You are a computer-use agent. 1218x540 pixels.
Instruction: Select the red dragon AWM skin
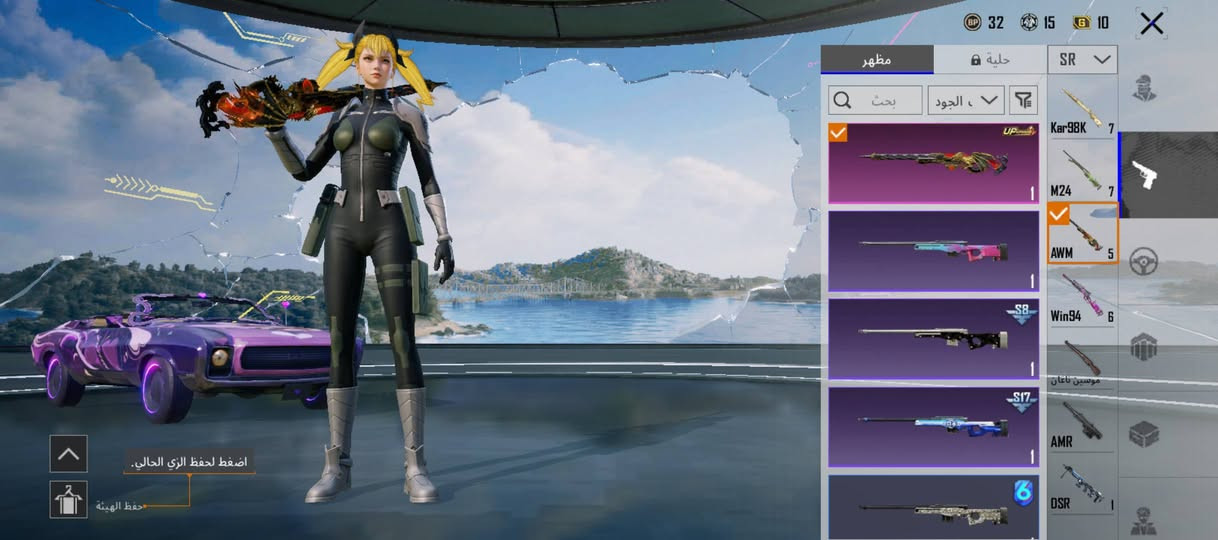click(x=933, y=163)
